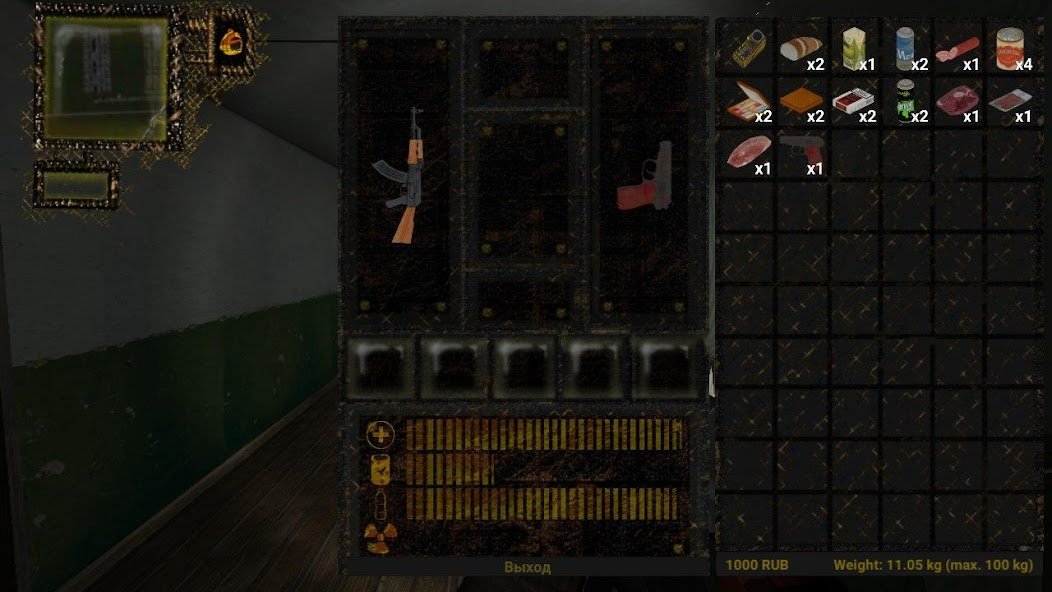Select the sliced sausage item

[957, 48]
